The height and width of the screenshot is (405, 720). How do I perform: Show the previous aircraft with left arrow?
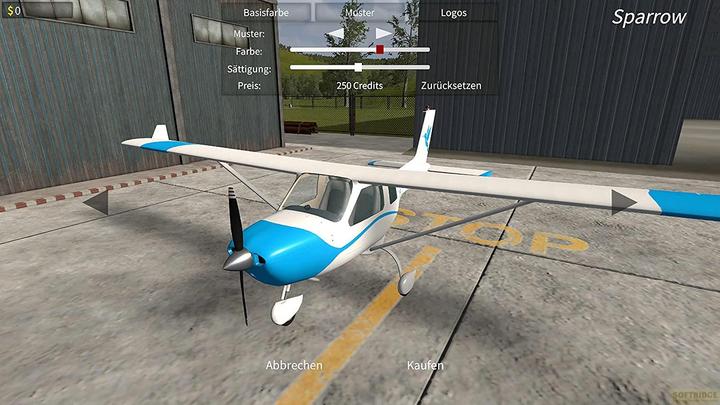point(95,203)
